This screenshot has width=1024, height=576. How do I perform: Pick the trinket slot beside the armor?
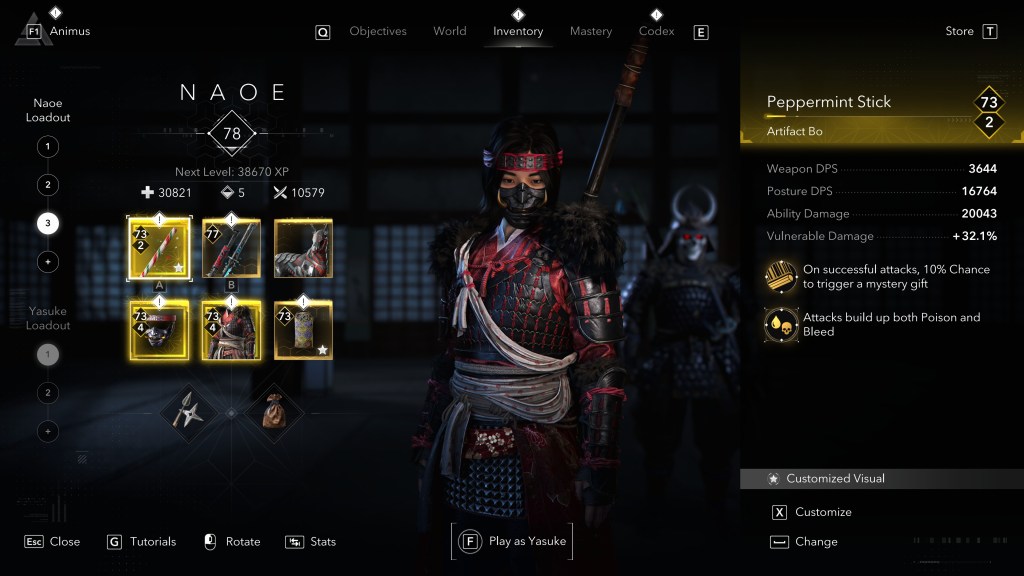pyautogui.click(x=303, y=330)
